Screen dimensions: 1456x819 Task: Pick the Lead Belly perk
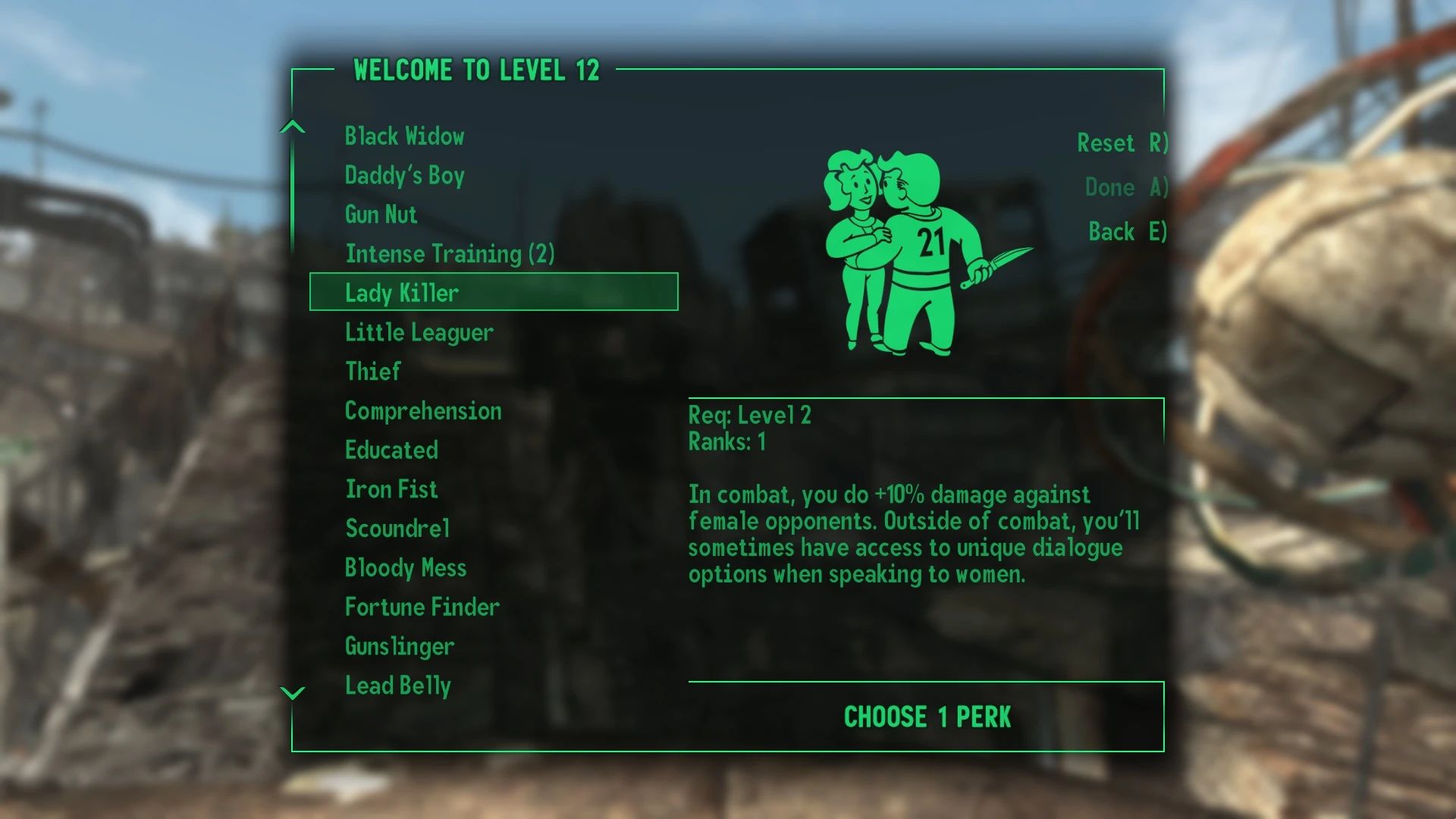(397, 686)
